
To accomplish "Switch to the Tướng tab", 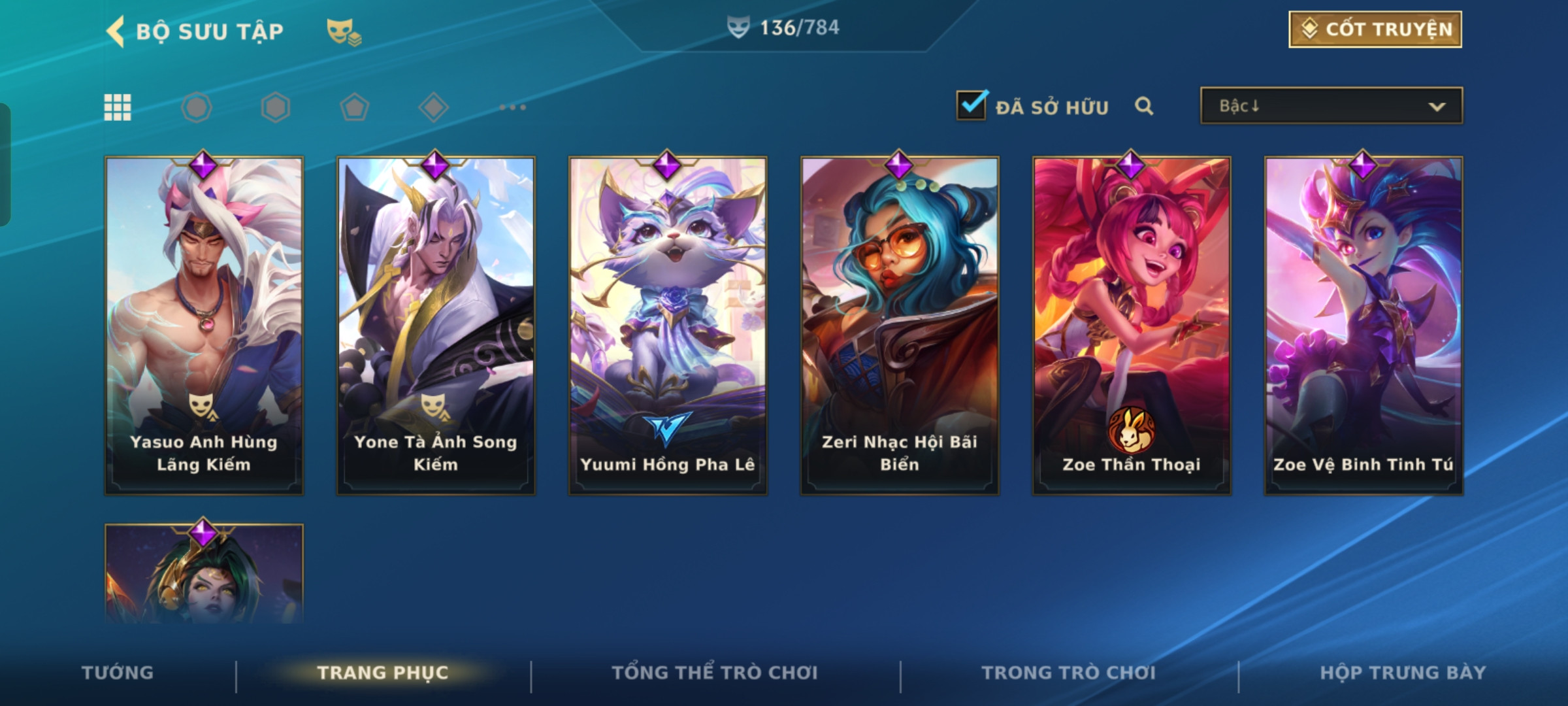I will pyautogui.click(x=118, y=673).
